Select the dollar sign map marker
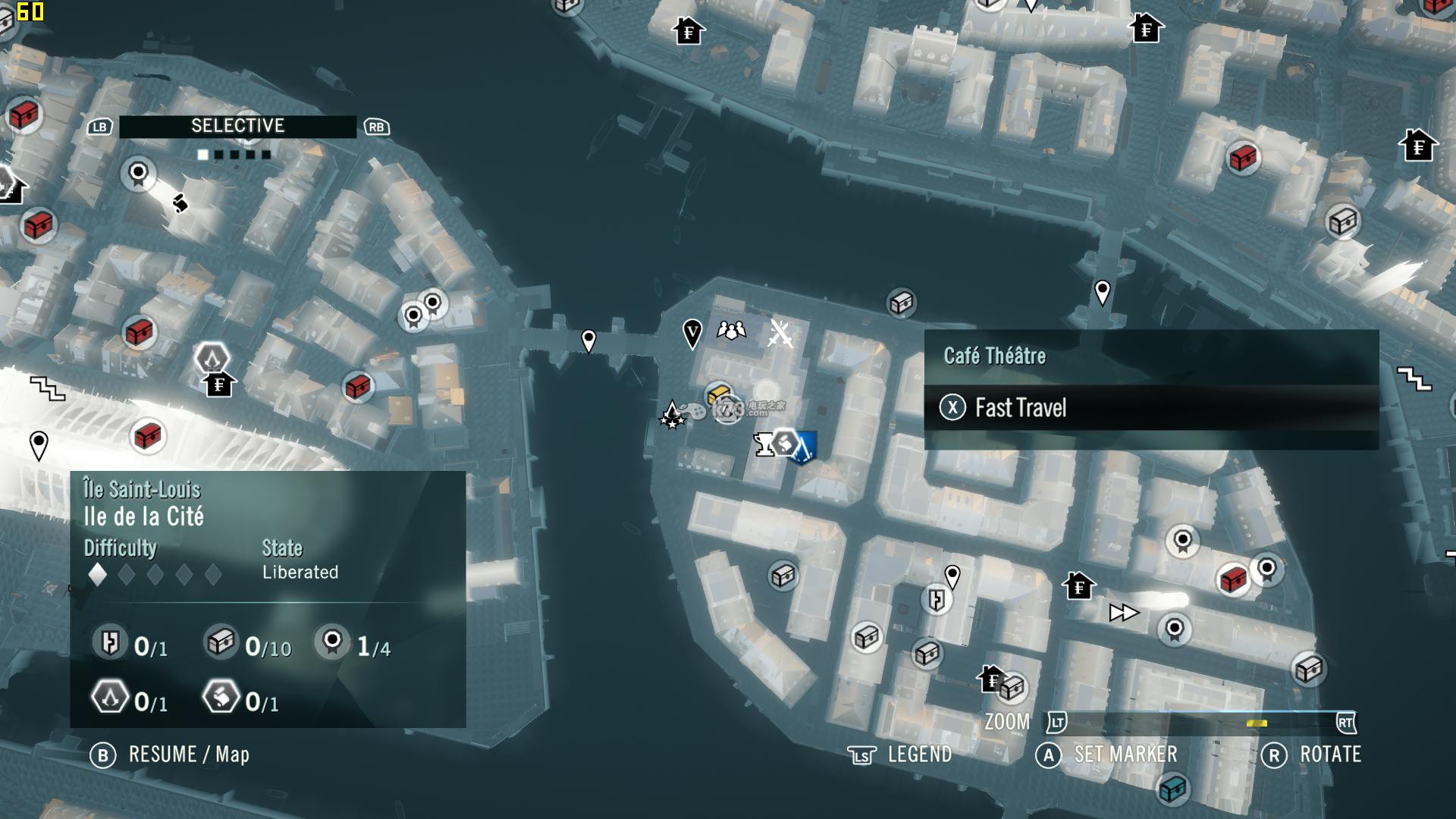The image size is (1456, 819). 180,203
